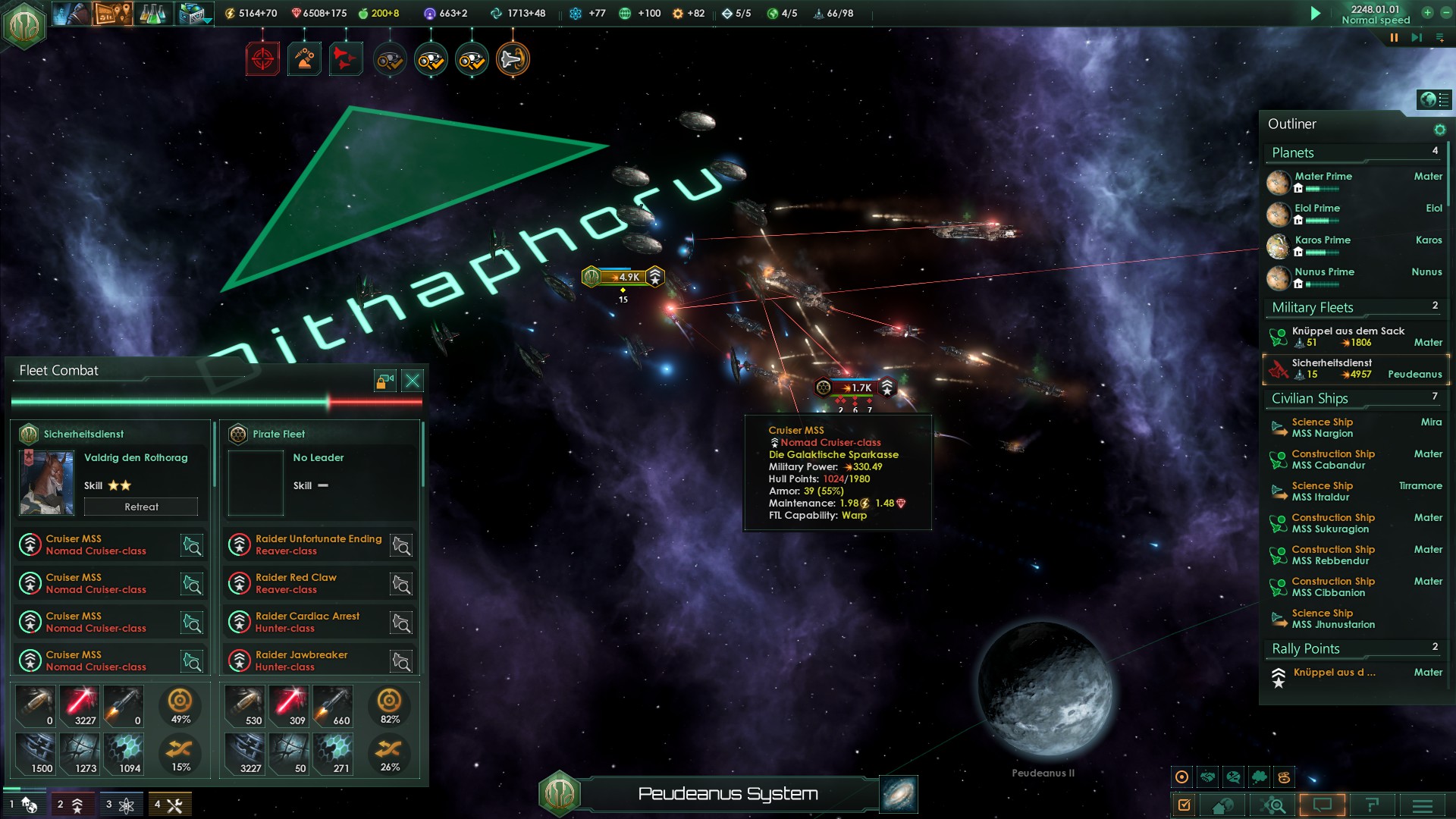Select Eiol Prime planet entry
1456x819 pixels.
[1317, 209]
